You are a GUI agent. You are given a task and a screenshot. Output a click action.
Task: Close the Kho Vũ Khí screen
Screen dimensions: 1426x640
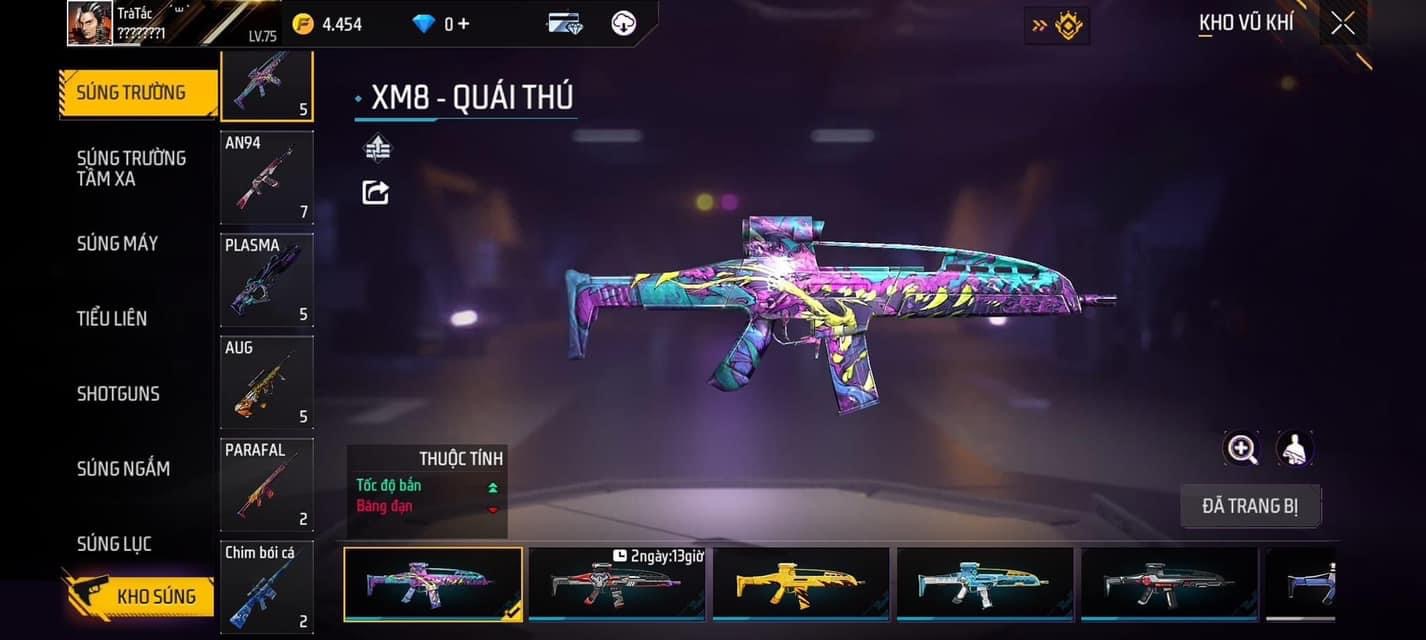pyautogui.click(x=1342, y=23)
